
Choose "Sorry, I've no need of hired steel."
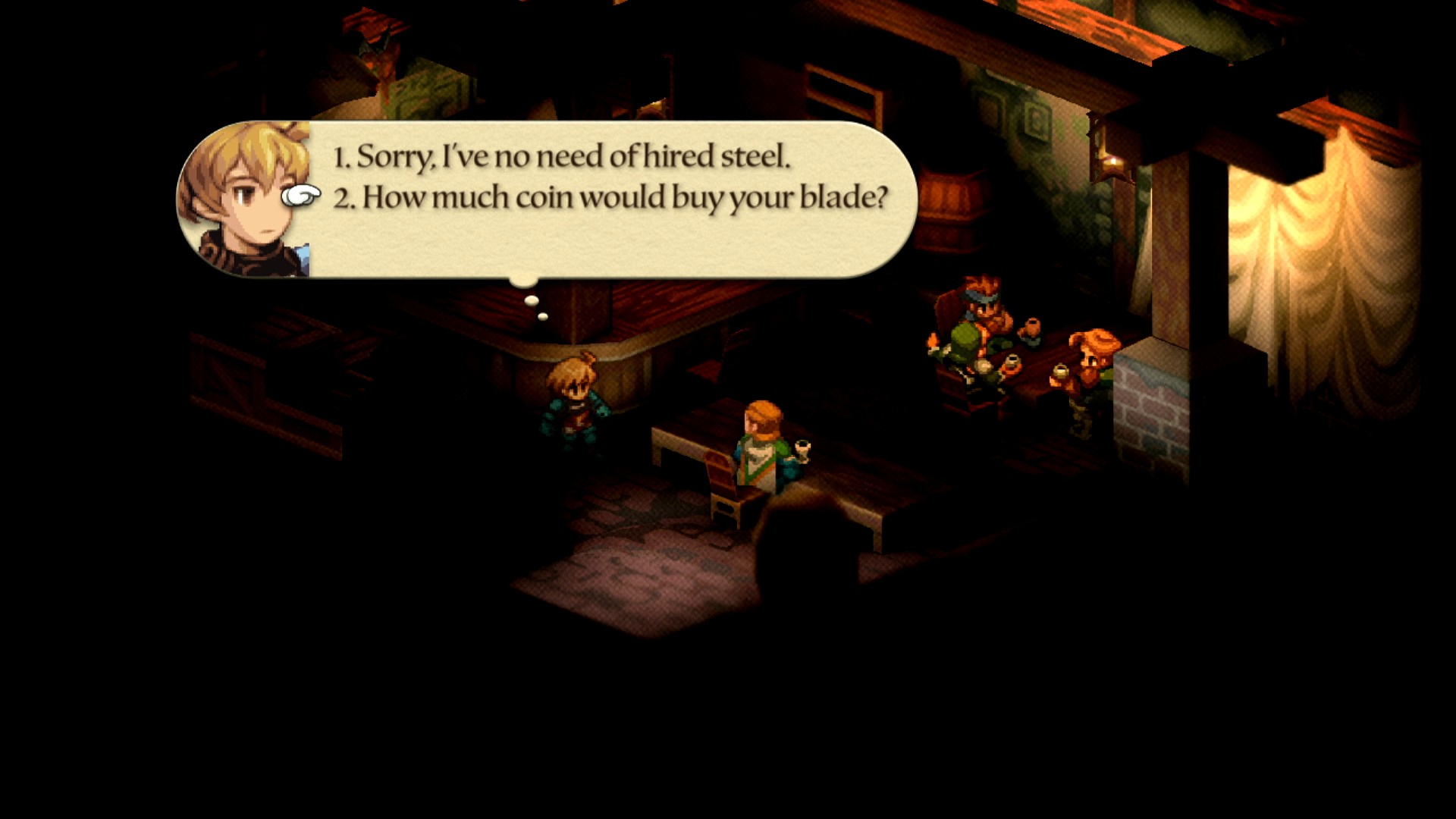[562, 157]
